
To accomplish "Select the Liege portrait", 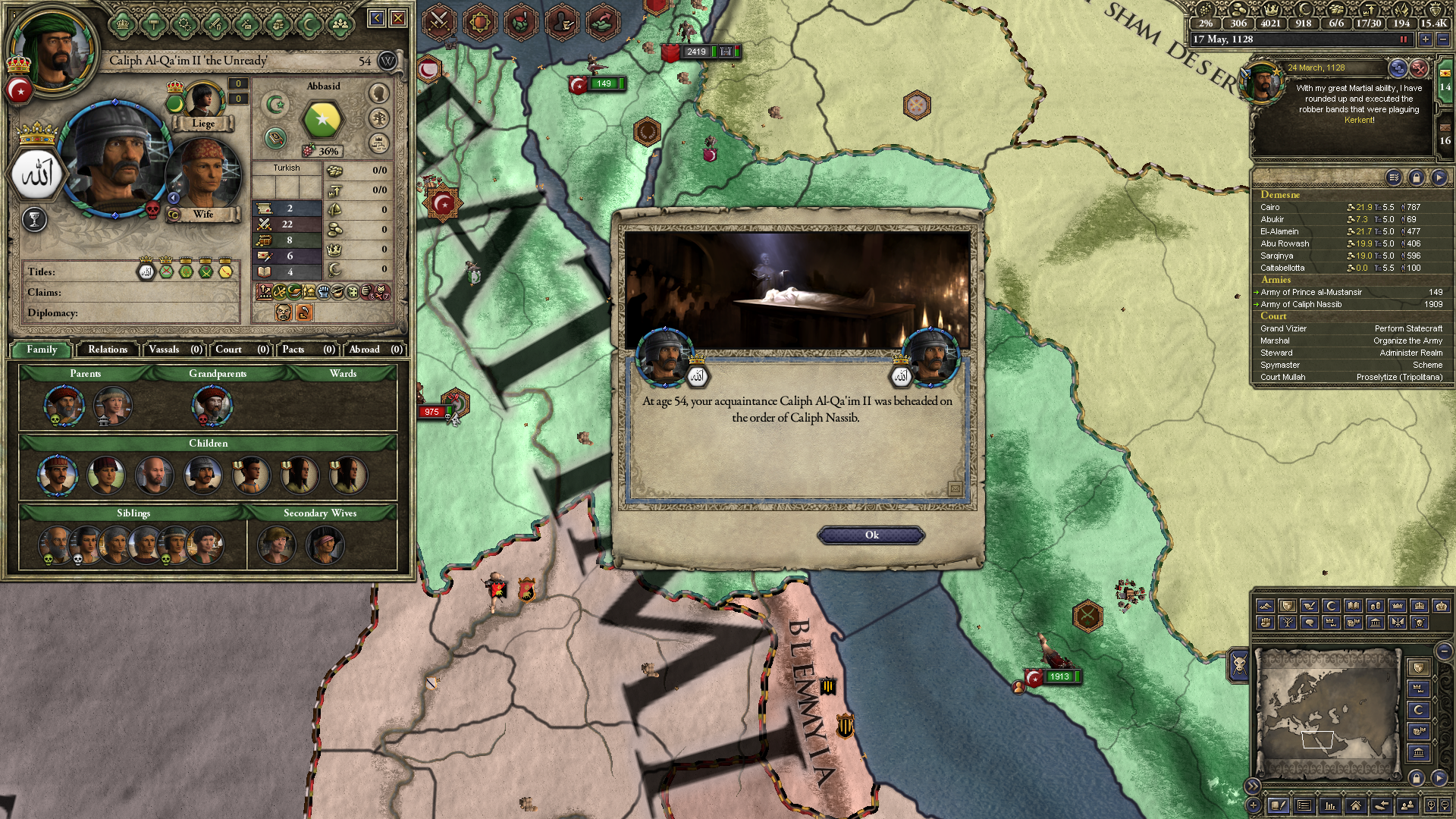I will (x=202, y=101).
